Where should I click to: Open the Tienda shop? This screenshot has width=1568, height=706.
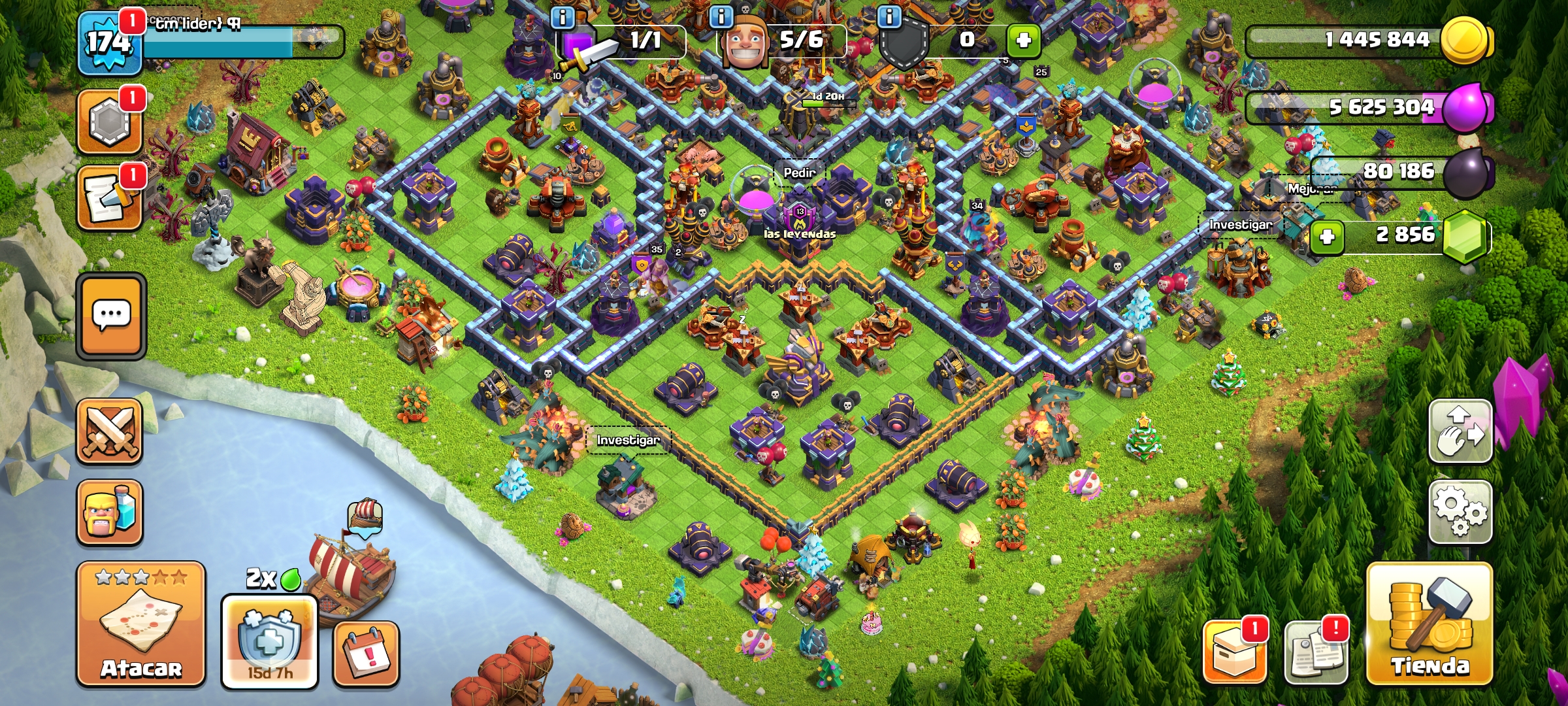[1429, 624]
